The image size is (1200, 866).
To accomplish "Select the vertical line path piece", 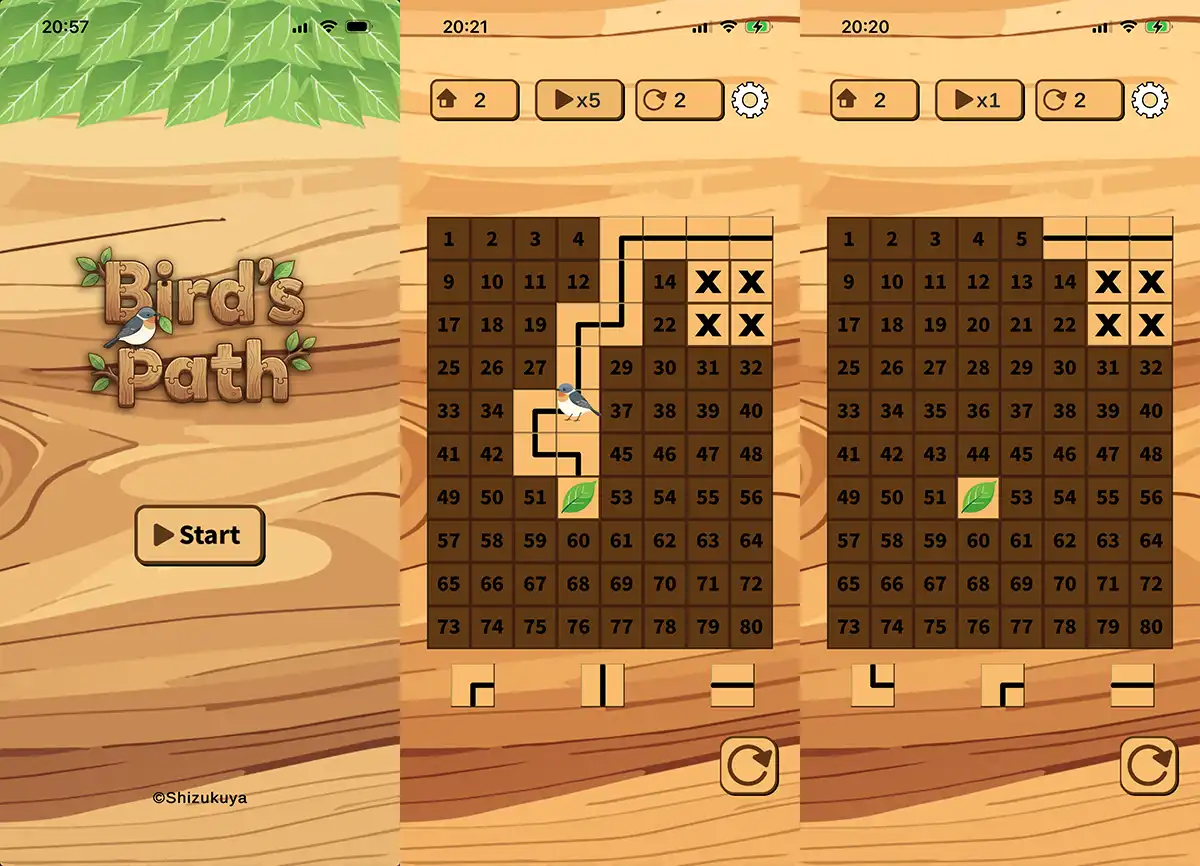I will click(603, 686).
